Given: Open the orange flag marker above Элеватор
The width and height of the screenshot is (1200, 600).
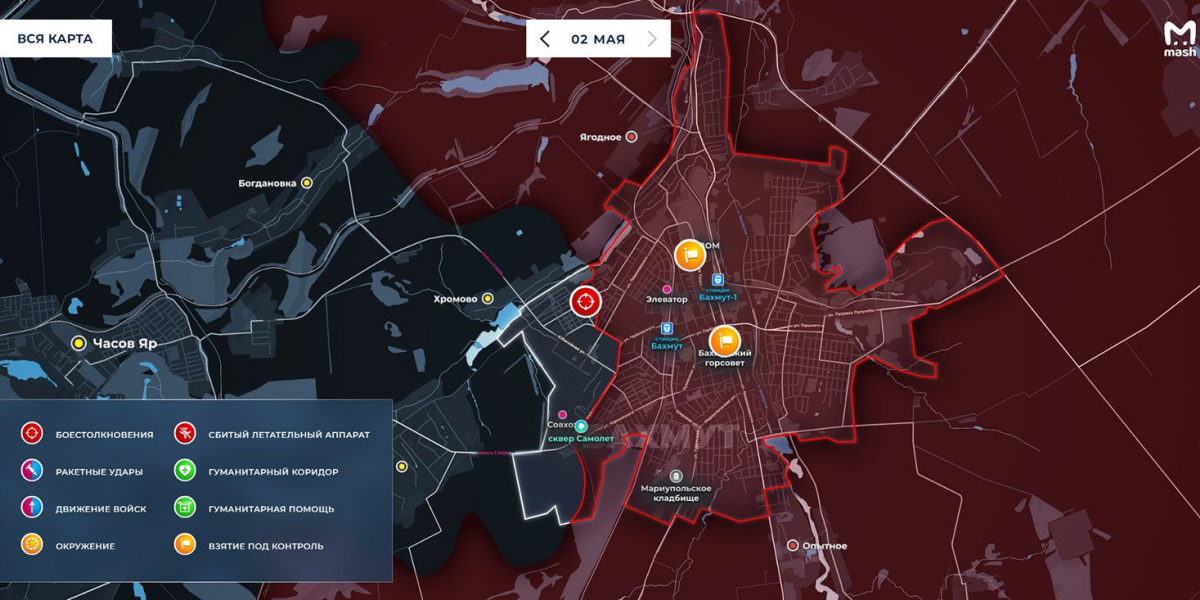Looking at the screenshot, I should (689, 255).
